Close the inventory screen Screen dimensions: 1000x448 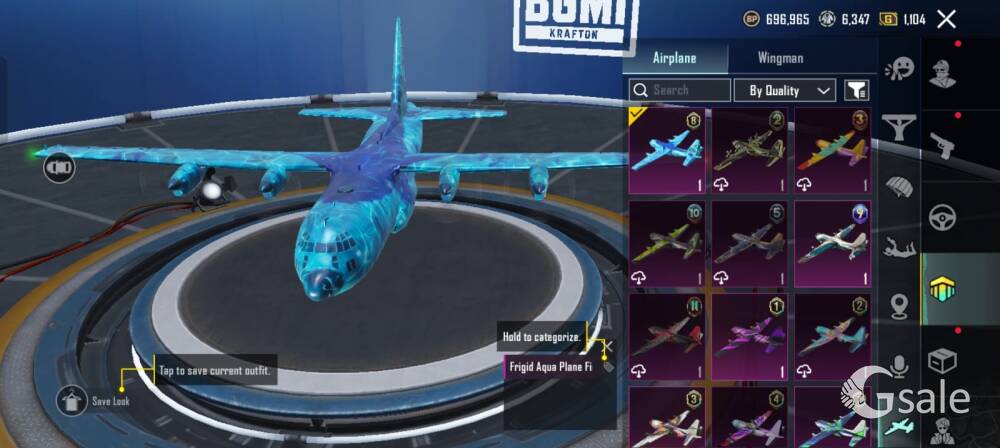(946, 18)
